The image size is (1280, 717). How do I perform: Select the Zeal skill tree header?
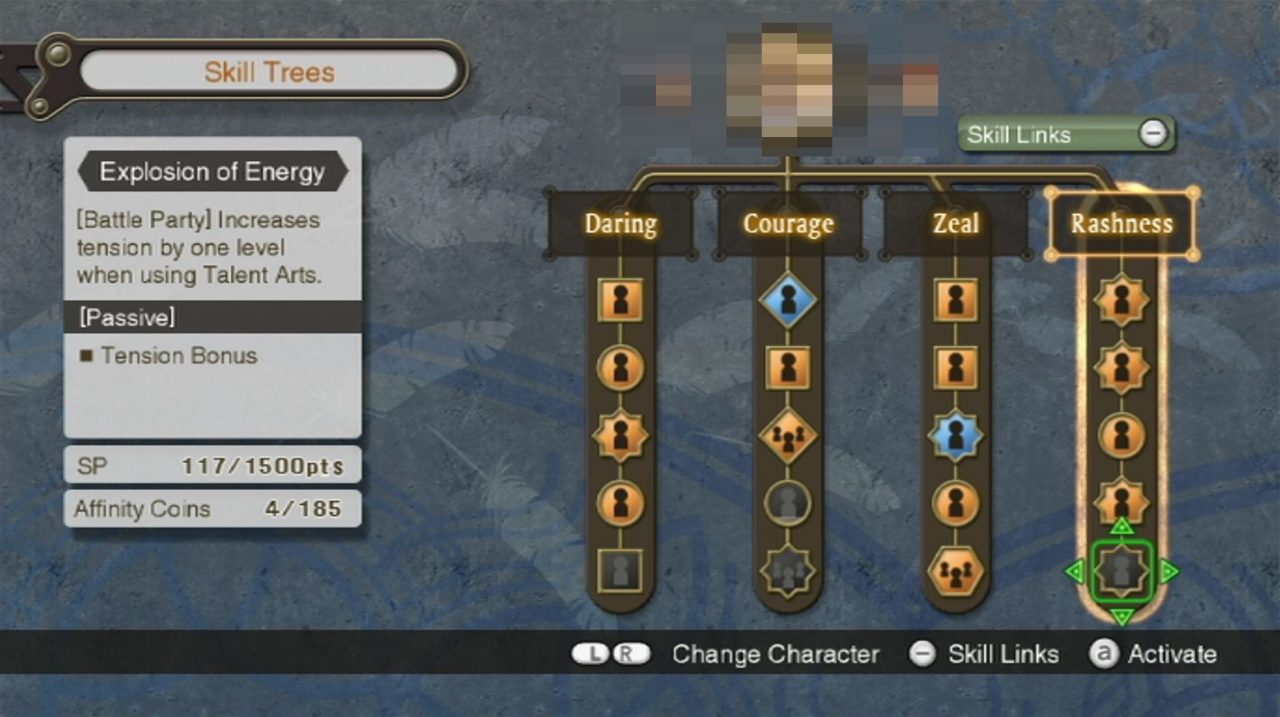coord(955,223)
